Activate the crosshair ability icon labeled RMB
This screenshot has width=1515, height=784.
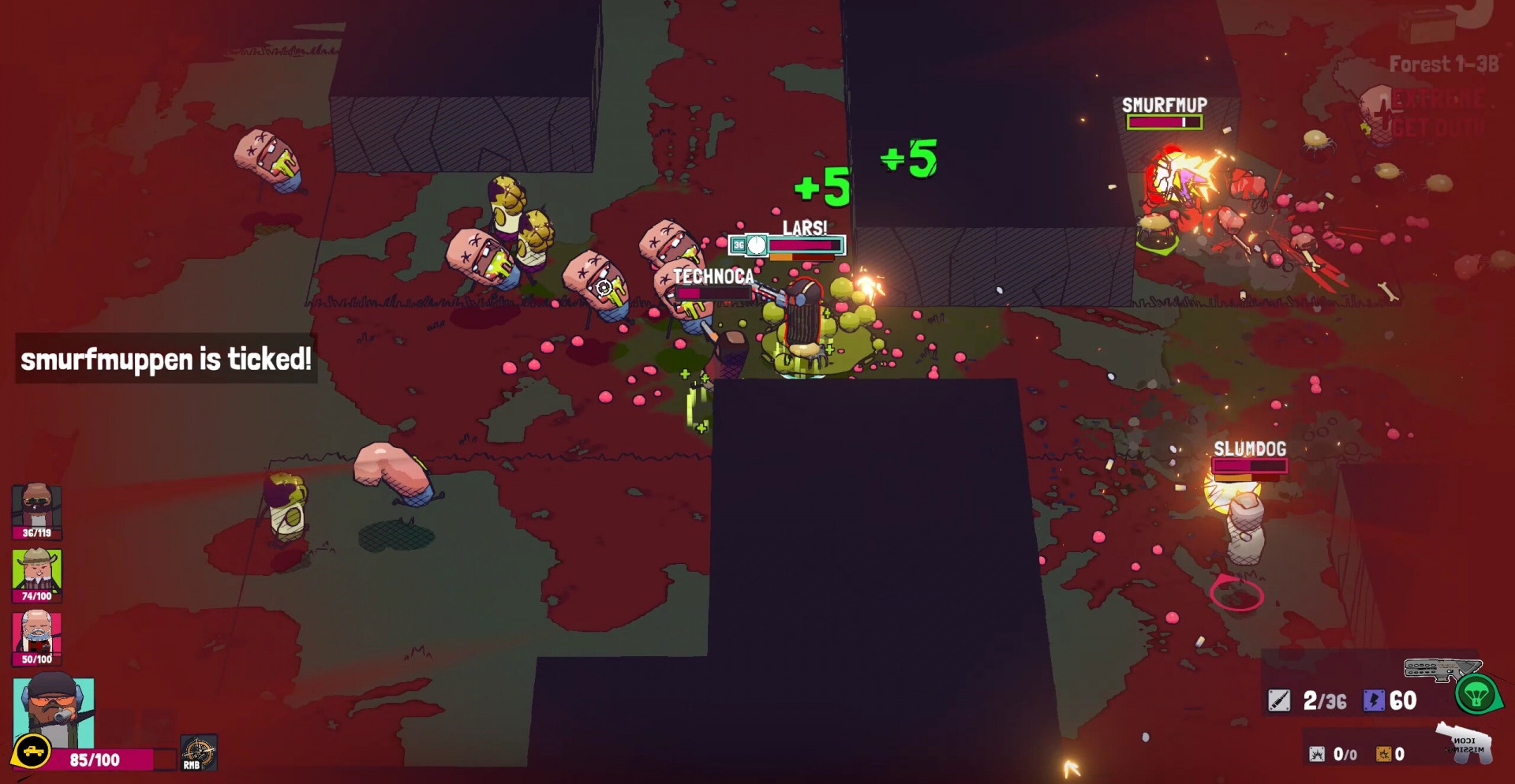tap(198, 752)
